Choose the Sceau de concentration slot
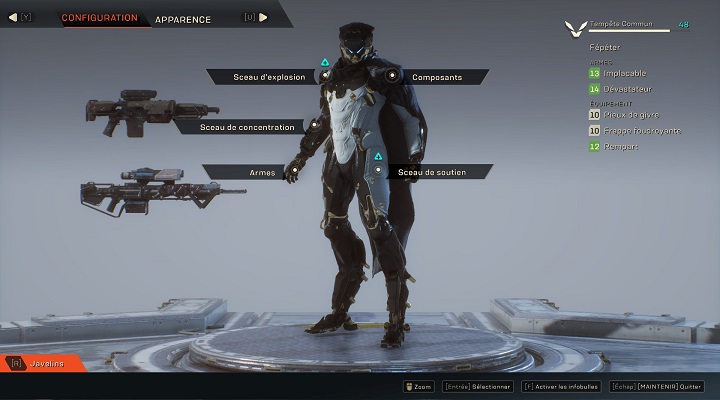The height and width of the screenshot is (400, 720). pyautogui.click(x=247, y=127)
